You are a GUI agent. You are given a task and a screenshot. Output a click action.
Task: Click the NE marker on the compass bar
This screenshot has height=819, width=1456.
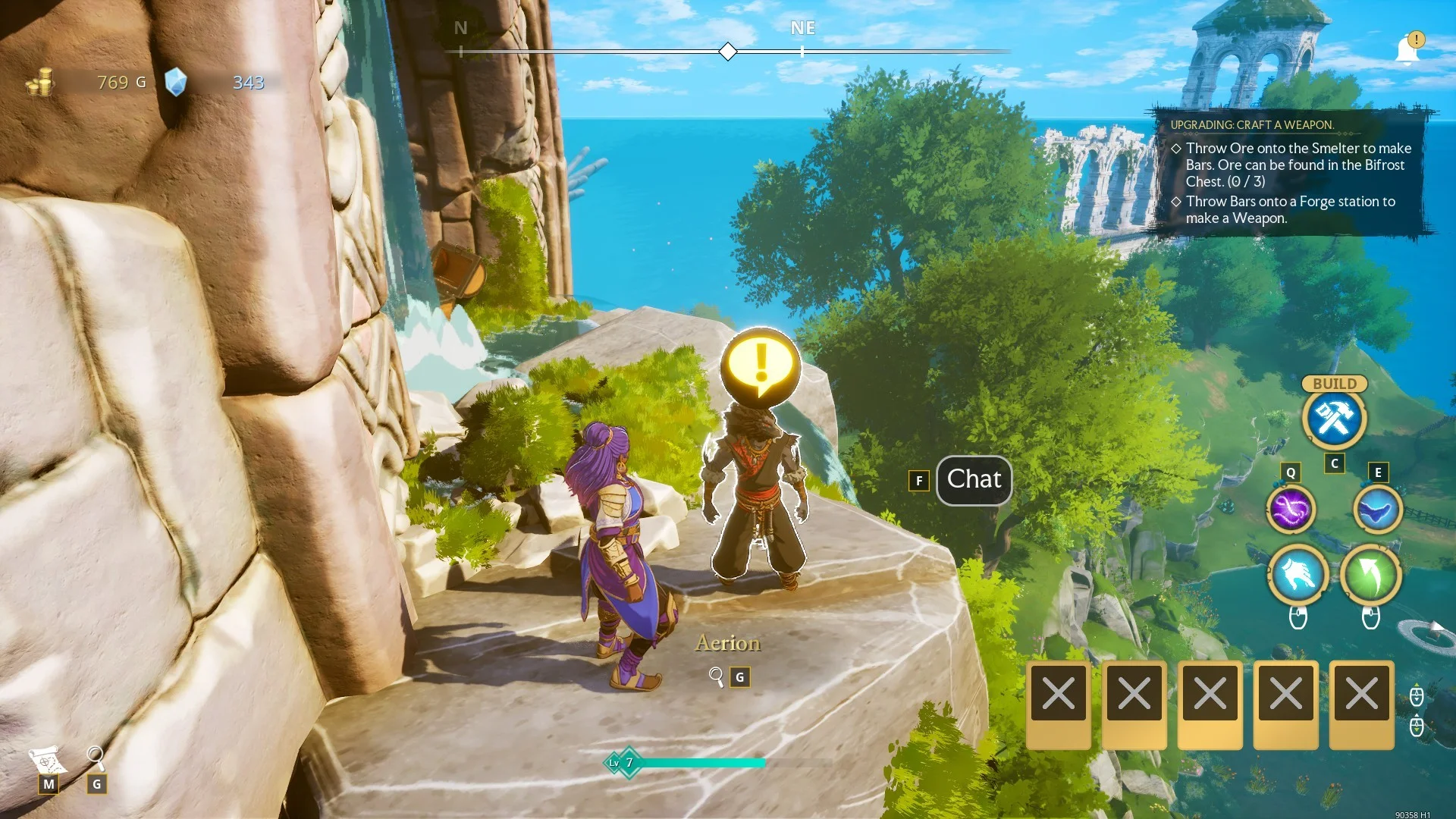pos(803,28)
